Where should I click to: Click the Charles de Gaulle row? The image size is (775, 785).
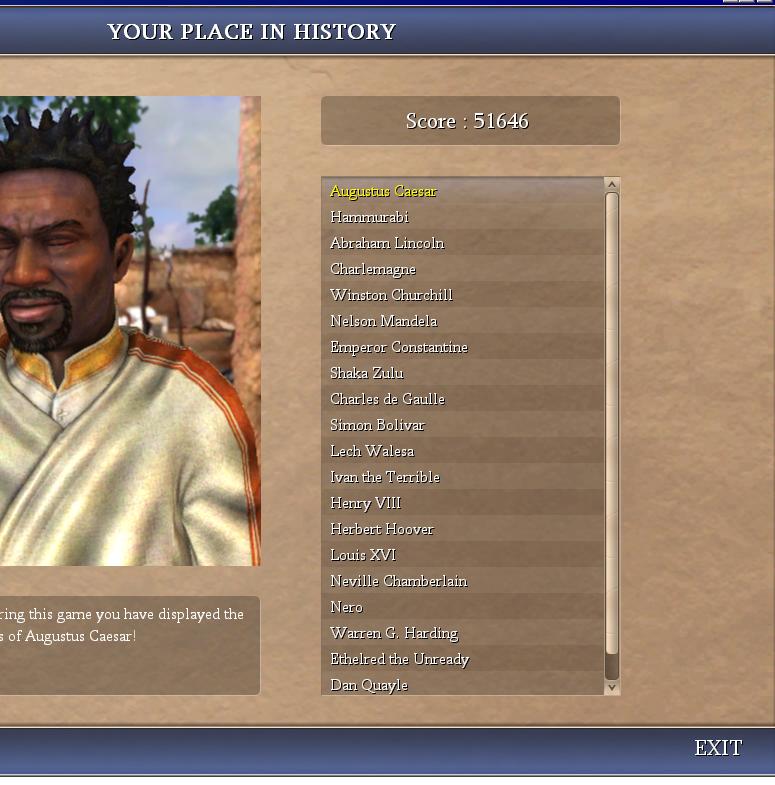point(387,399)
